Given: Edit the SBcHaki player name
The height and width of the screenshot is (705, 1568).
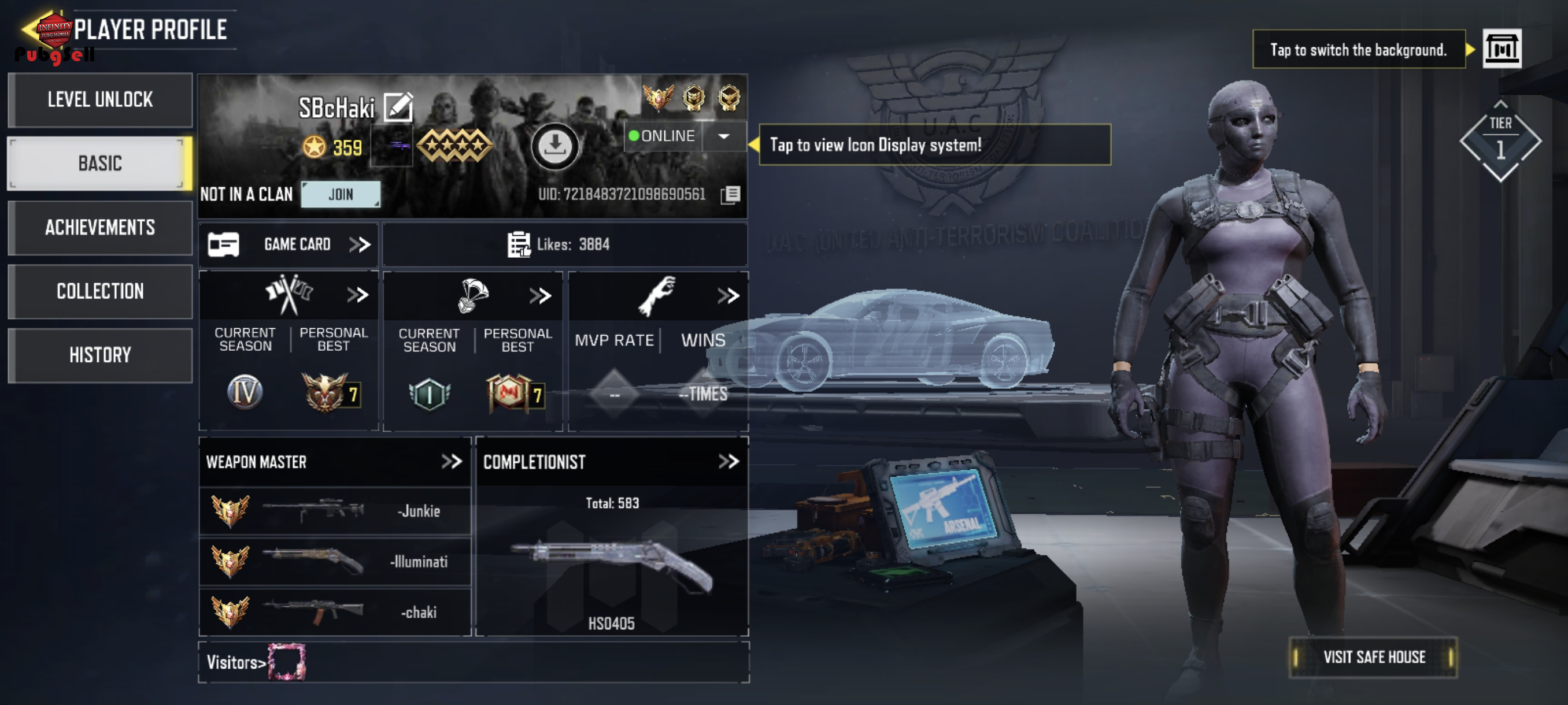Looking at the screenshot, I should pos(399,107).
